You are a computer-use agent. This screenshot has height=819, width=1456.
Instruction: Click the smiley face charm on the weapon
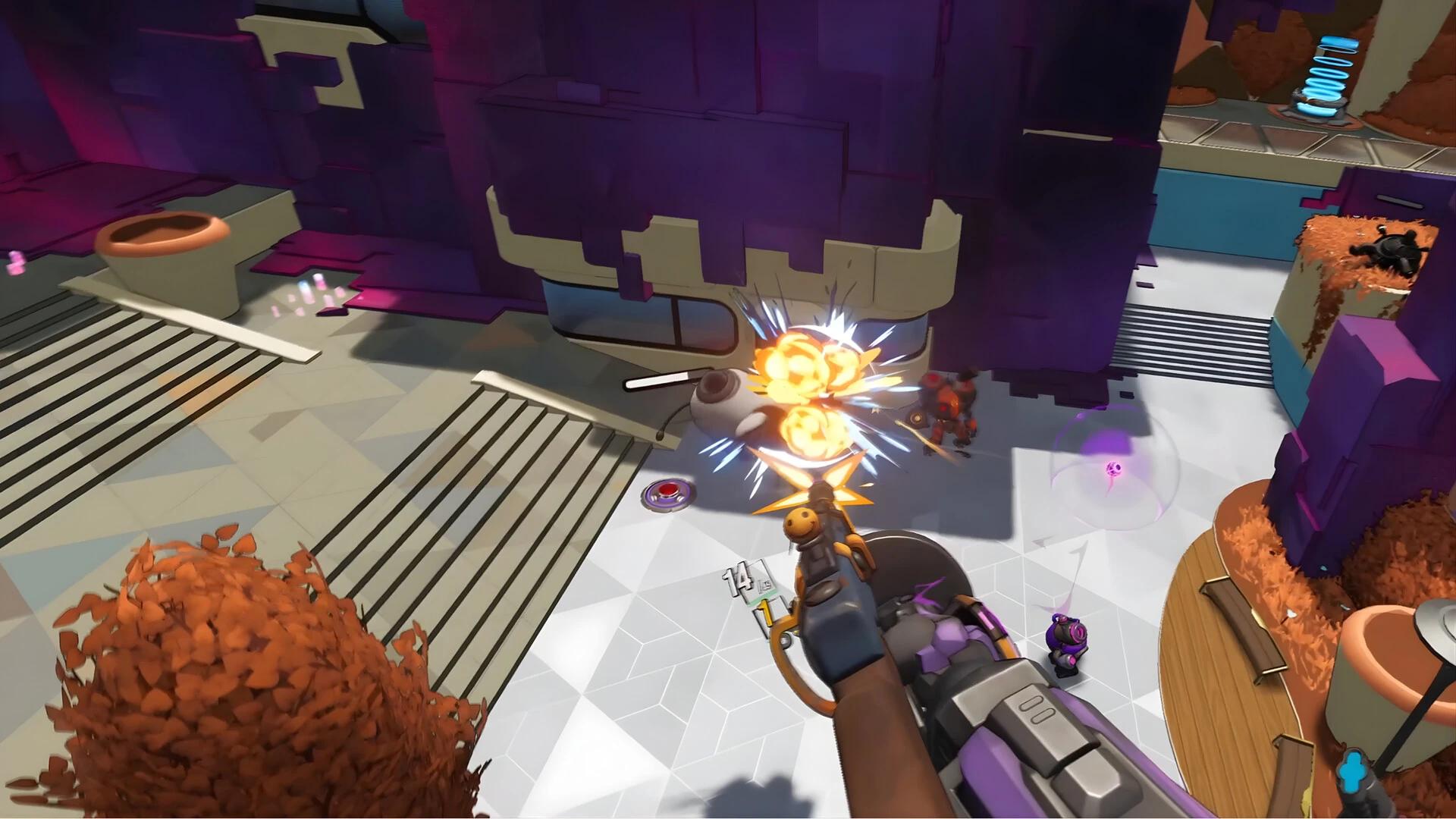[x=802, y=520]
